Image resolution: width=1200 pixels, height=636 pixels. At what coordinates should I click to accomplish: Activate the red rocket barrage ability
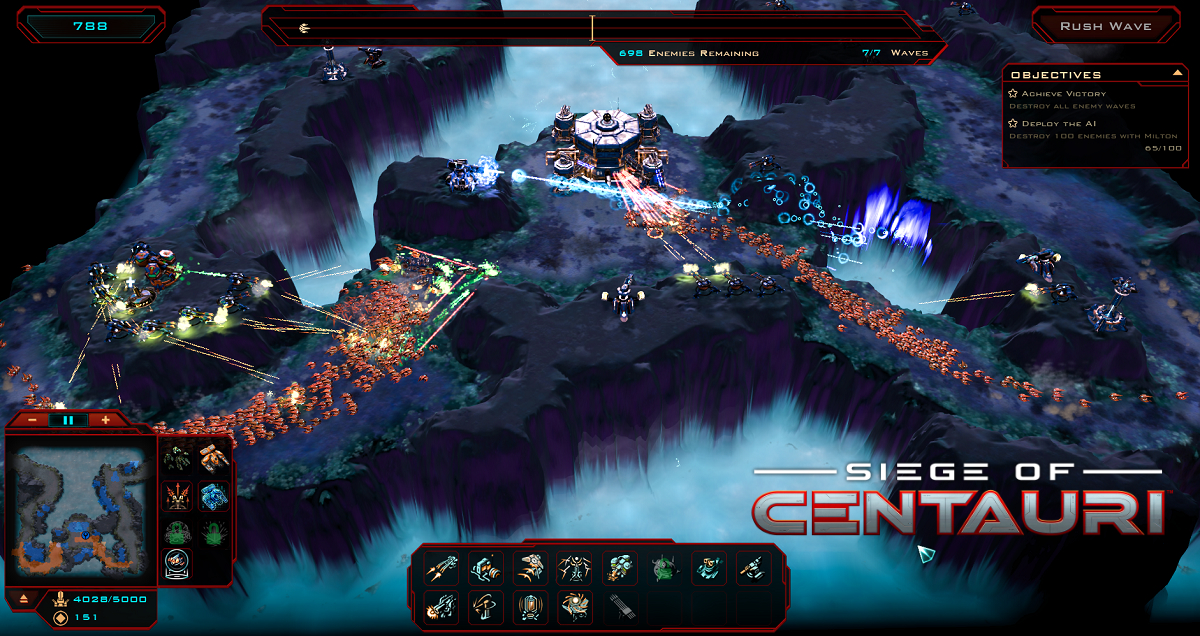(177, 495)
